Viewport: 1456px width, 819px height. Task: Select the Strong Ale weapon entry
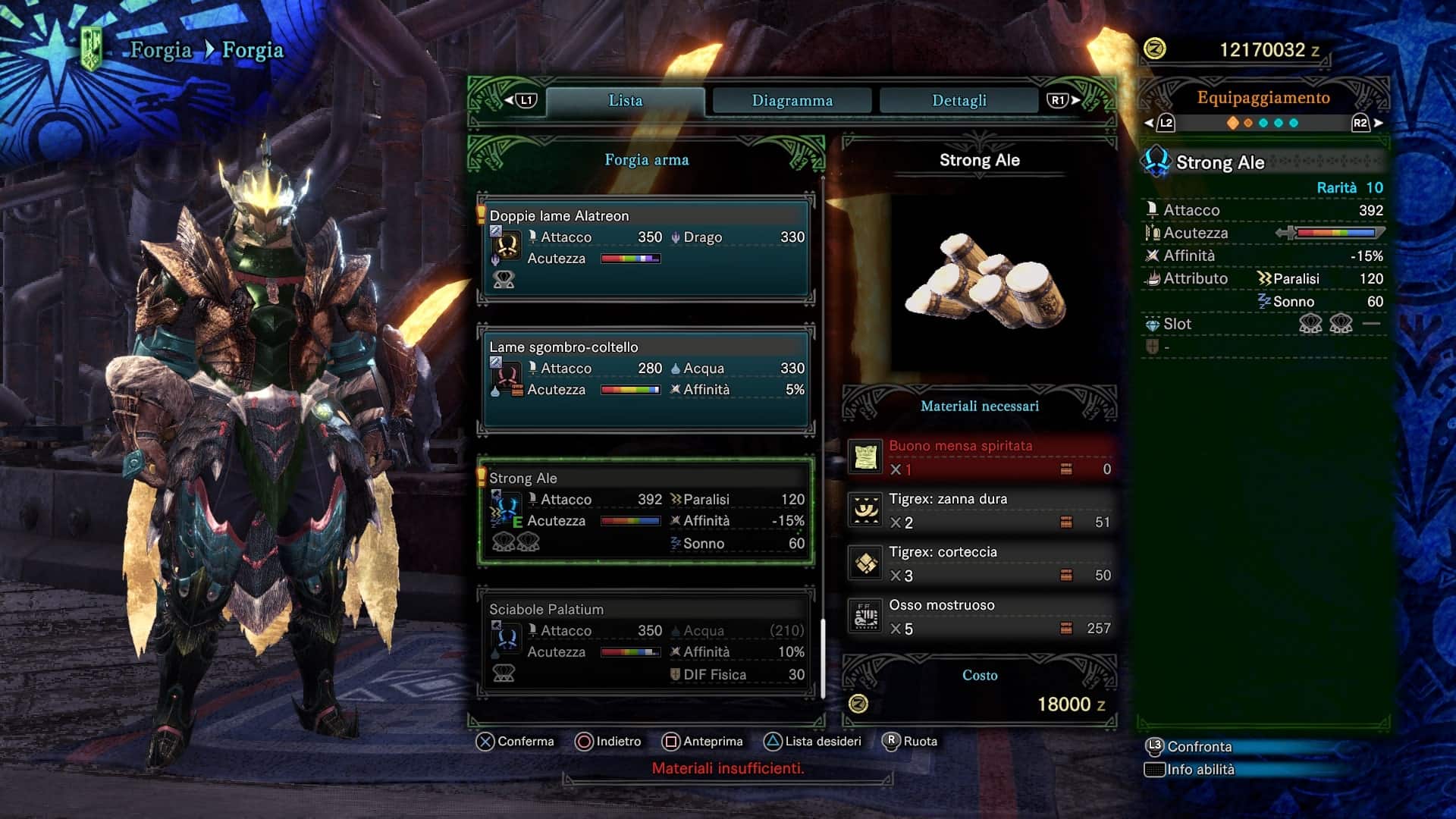[x=646, y=511]
